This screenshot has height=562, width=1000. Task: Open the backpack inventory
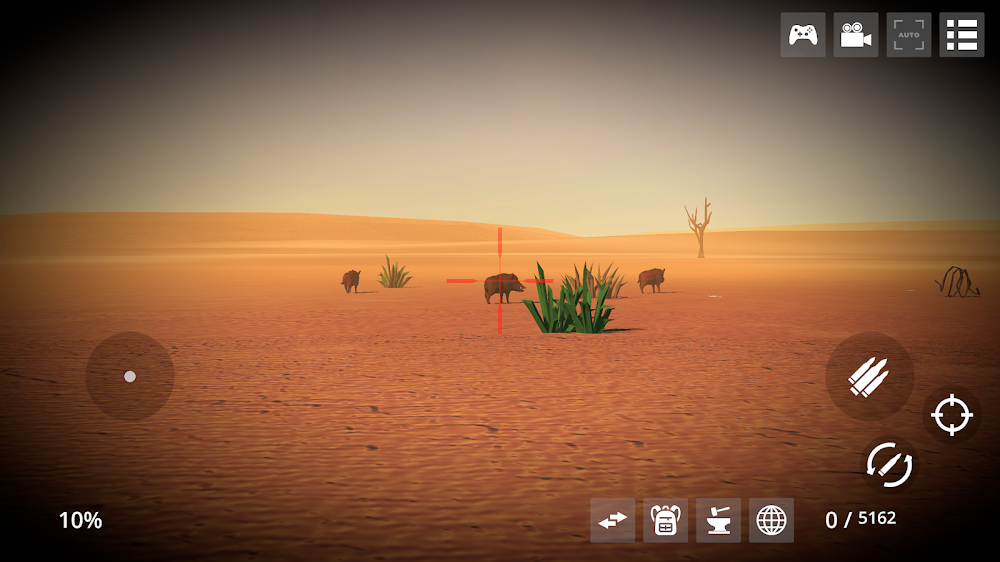(x=665, y=520)
